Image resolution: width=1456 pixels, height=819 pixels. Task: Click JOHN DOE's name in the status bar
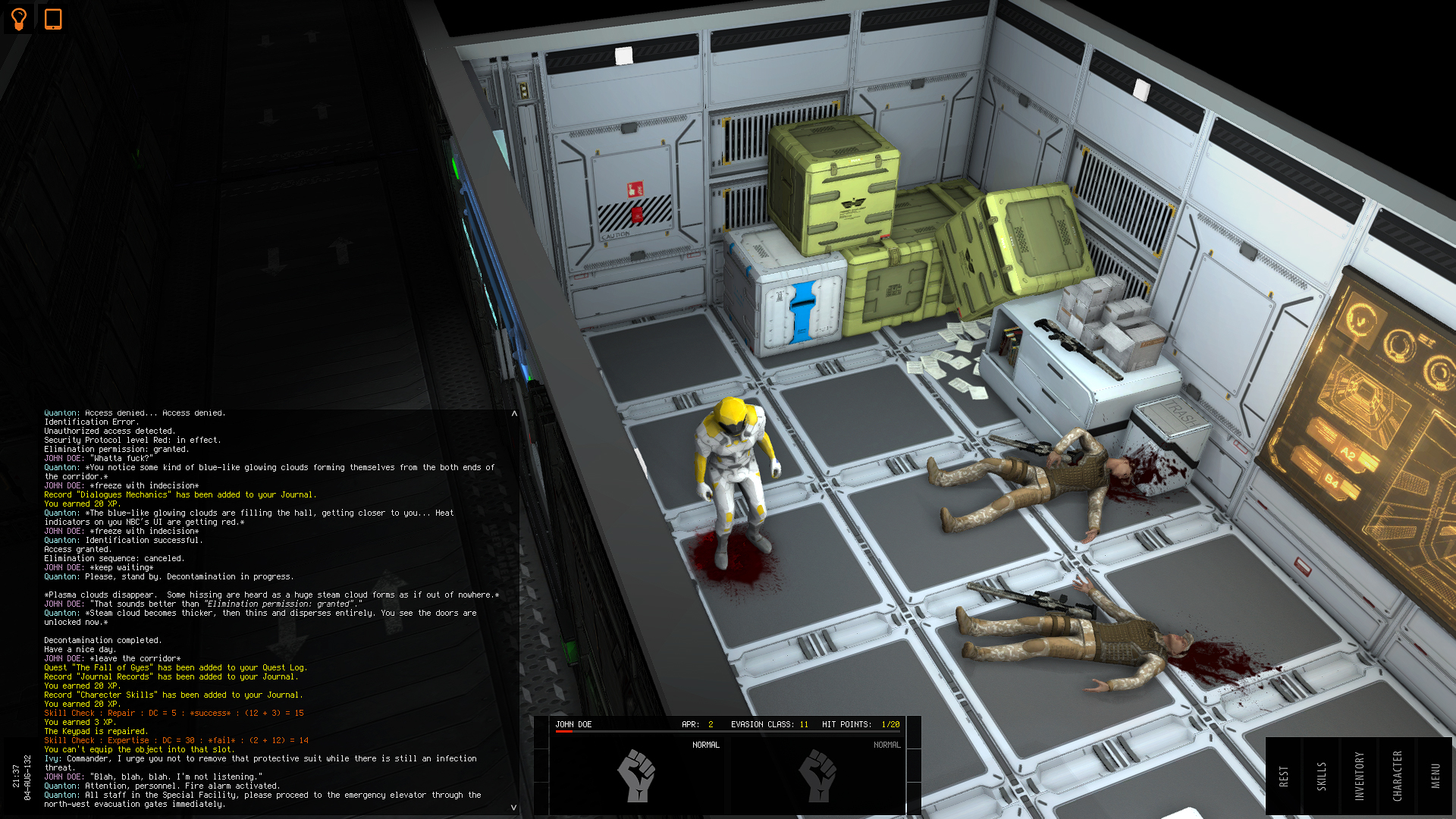click(x=574, y=724)
